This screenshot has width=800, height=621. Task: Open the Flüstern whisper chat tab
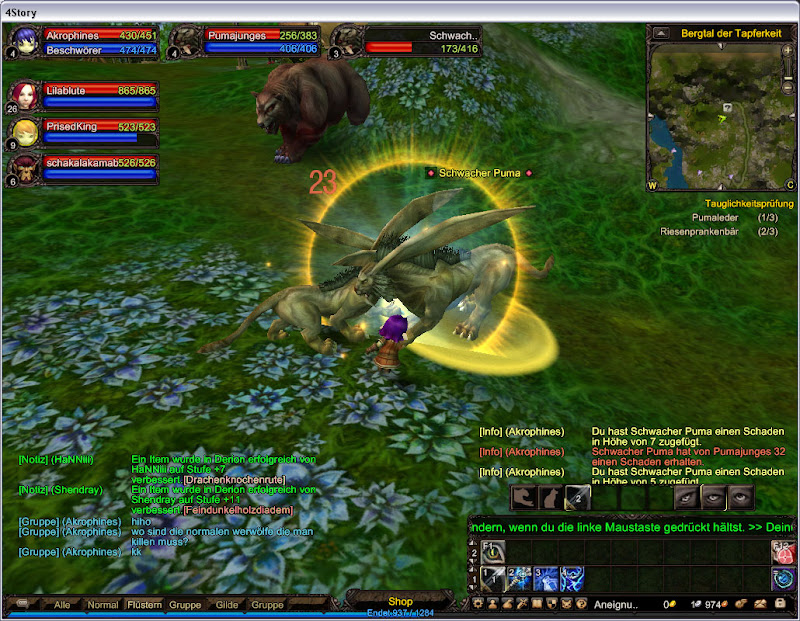pos(145,605)
